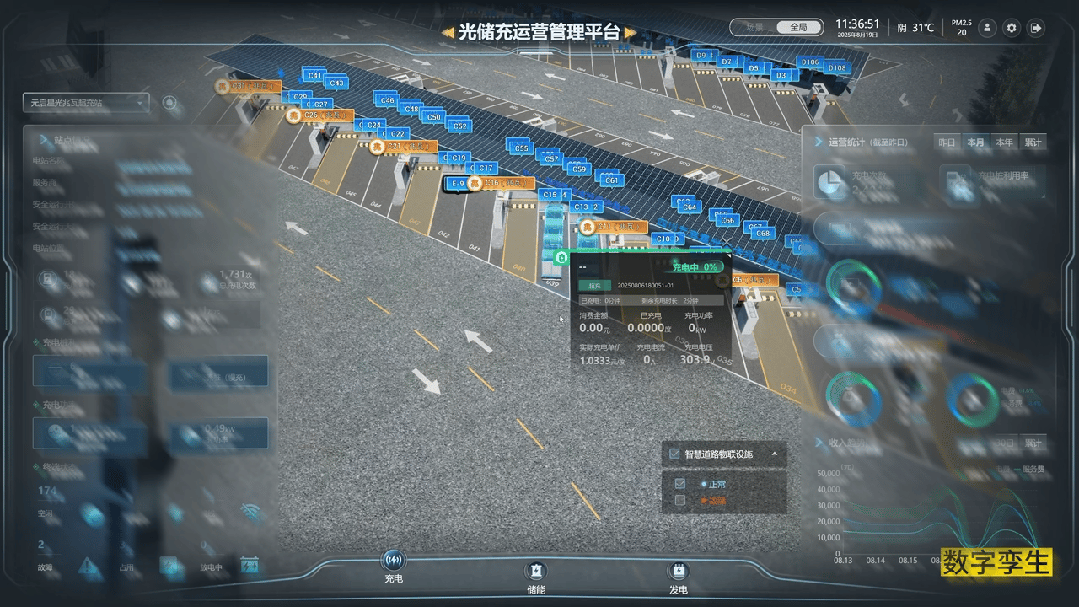Select the 累计 operations statistics tab
The image size is (1079, 607).
(1032, 142)
